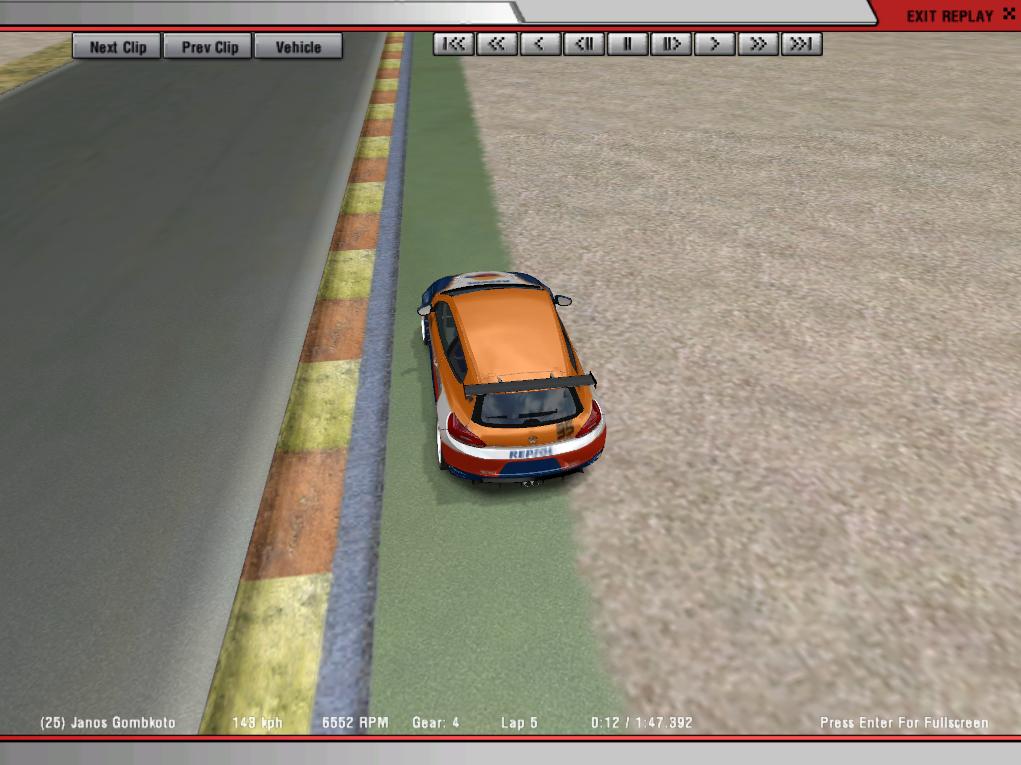1021x765 pixels.
Task: Play the replay forward
Action: (715, 44)
